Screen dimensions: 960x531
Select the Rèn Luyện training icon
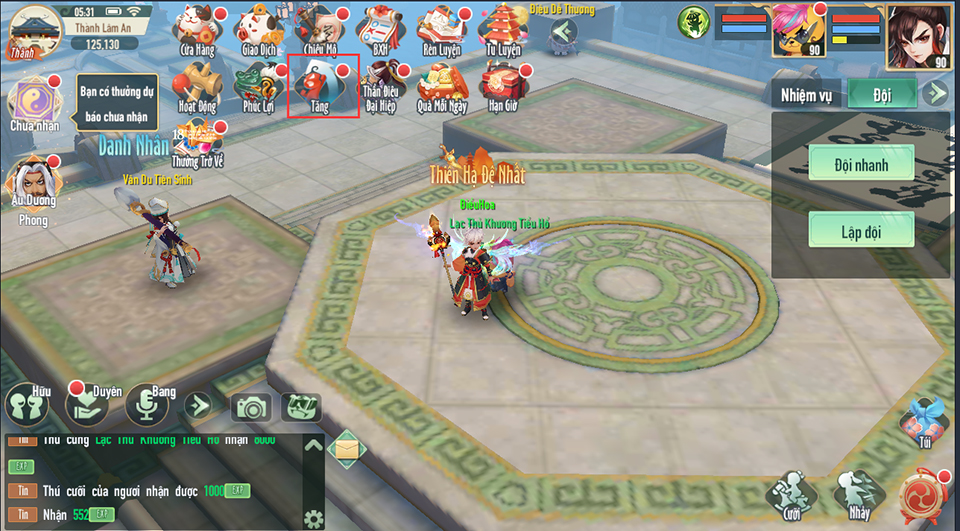click(441, 29)
